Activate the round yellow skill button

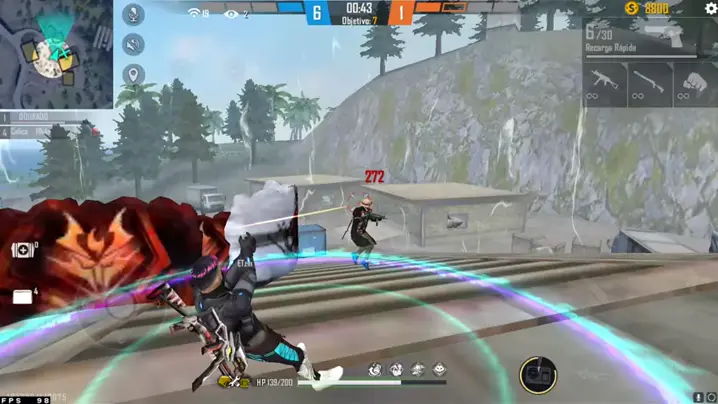(538, 375)
